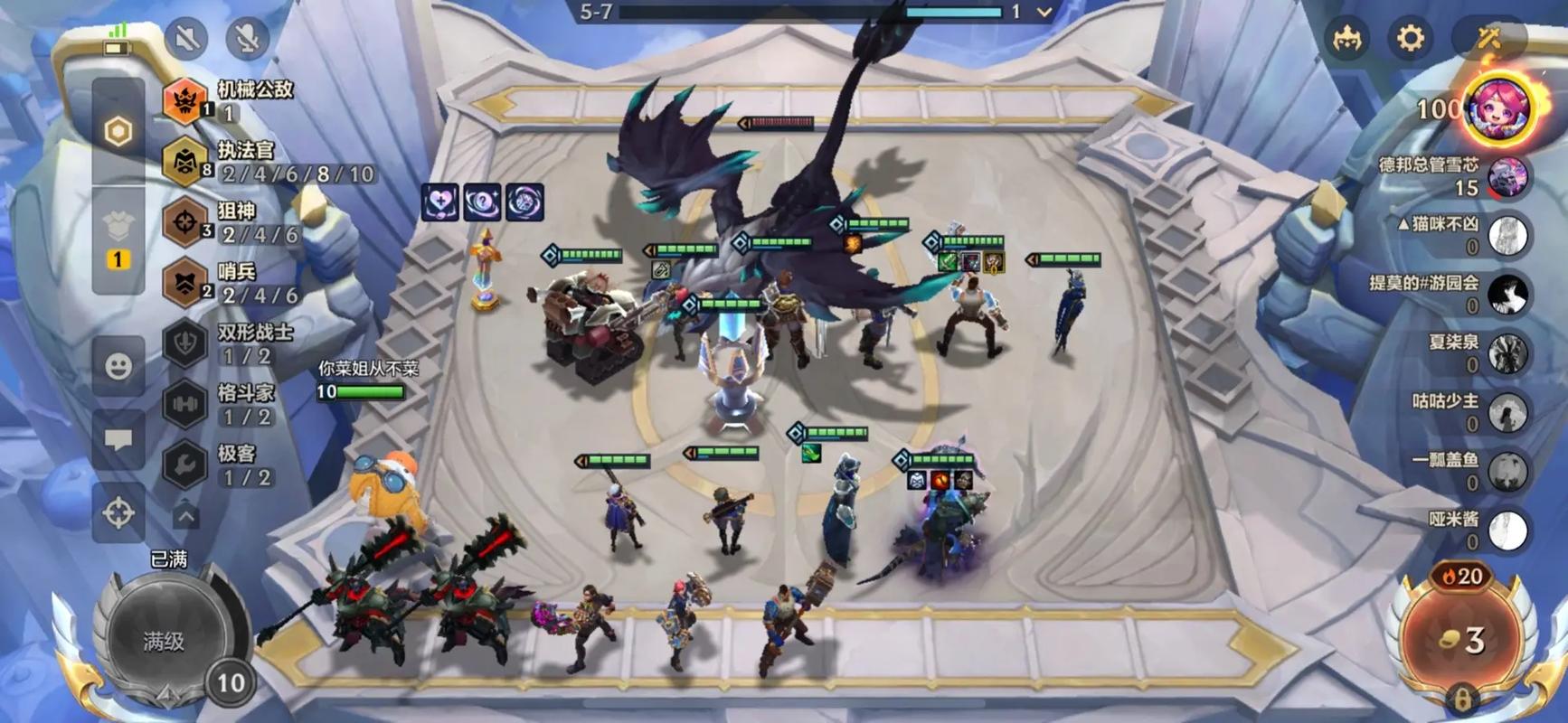Screen dimensions: 1568x723
Task: Expand the stage round dropdown arrow
Action: pyautogui.click(x=1044, y=13)
